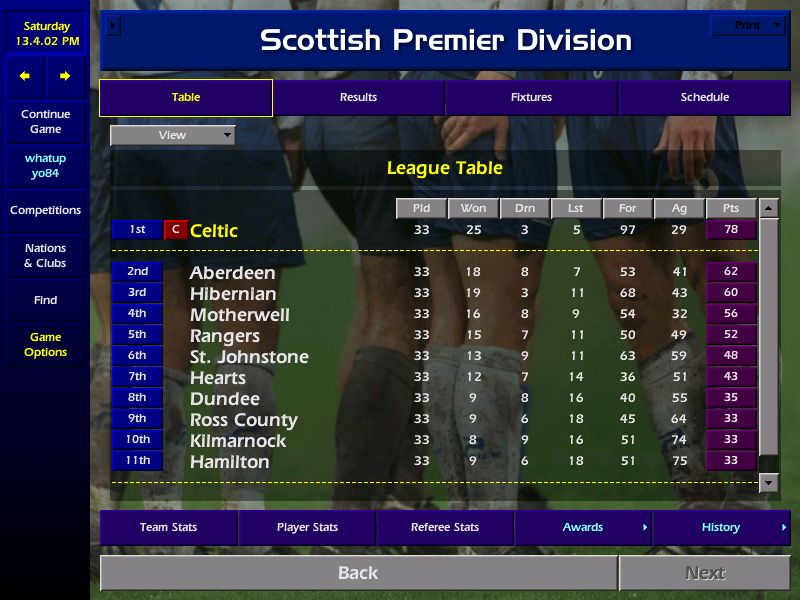The height and width of the screenshot is (600, 800).
Task: Open Celtic's club page from the table
Action: click(214, 231)
